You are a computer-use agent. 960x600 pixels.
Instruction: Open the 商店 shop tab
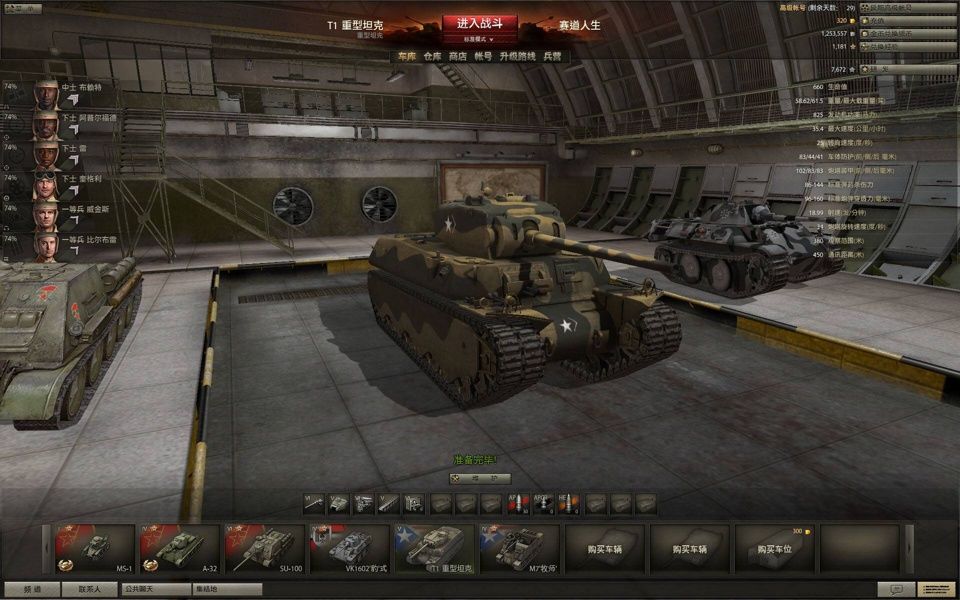pos(458,57)
